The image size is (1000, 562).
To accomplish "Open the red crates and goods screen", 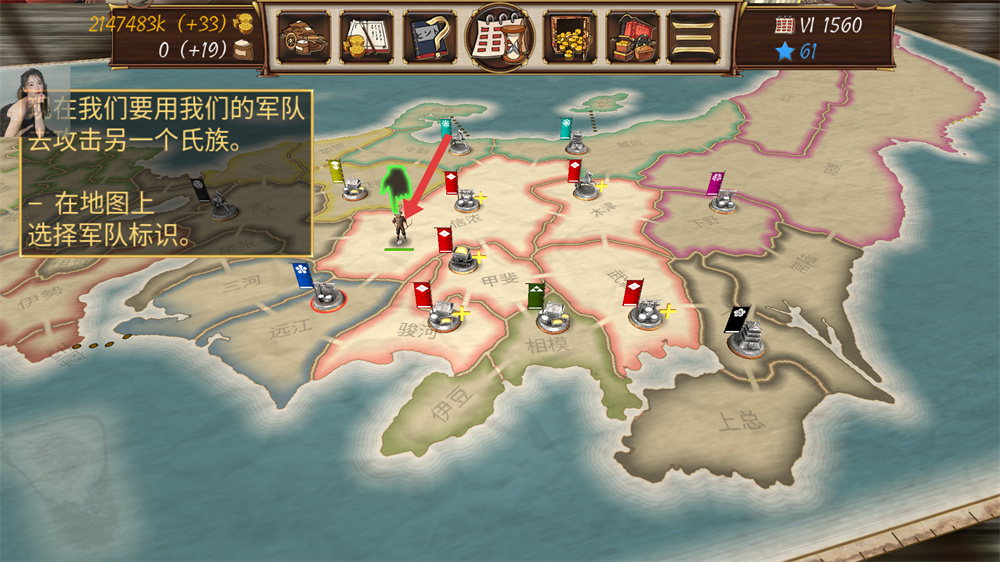I will 632,38.
